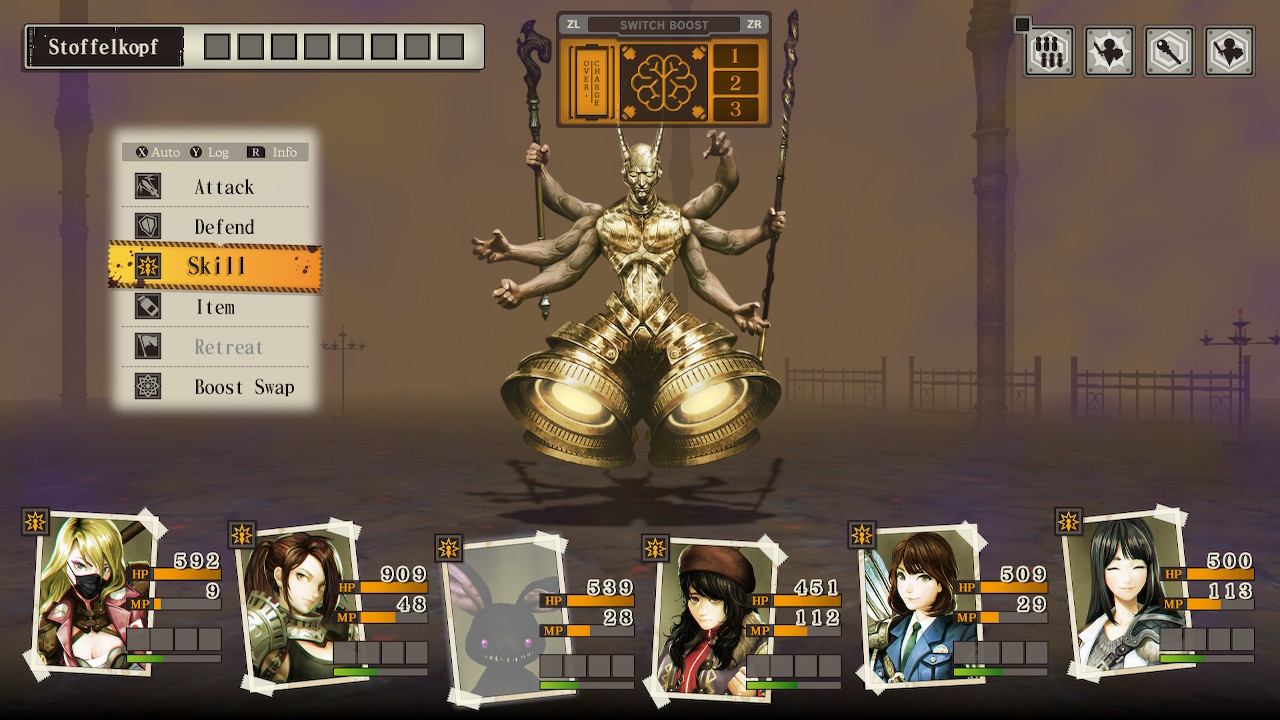Open the six-figure party formation icon
Viewport: 1280px width, 720px height.
[x=1049, y=51]
